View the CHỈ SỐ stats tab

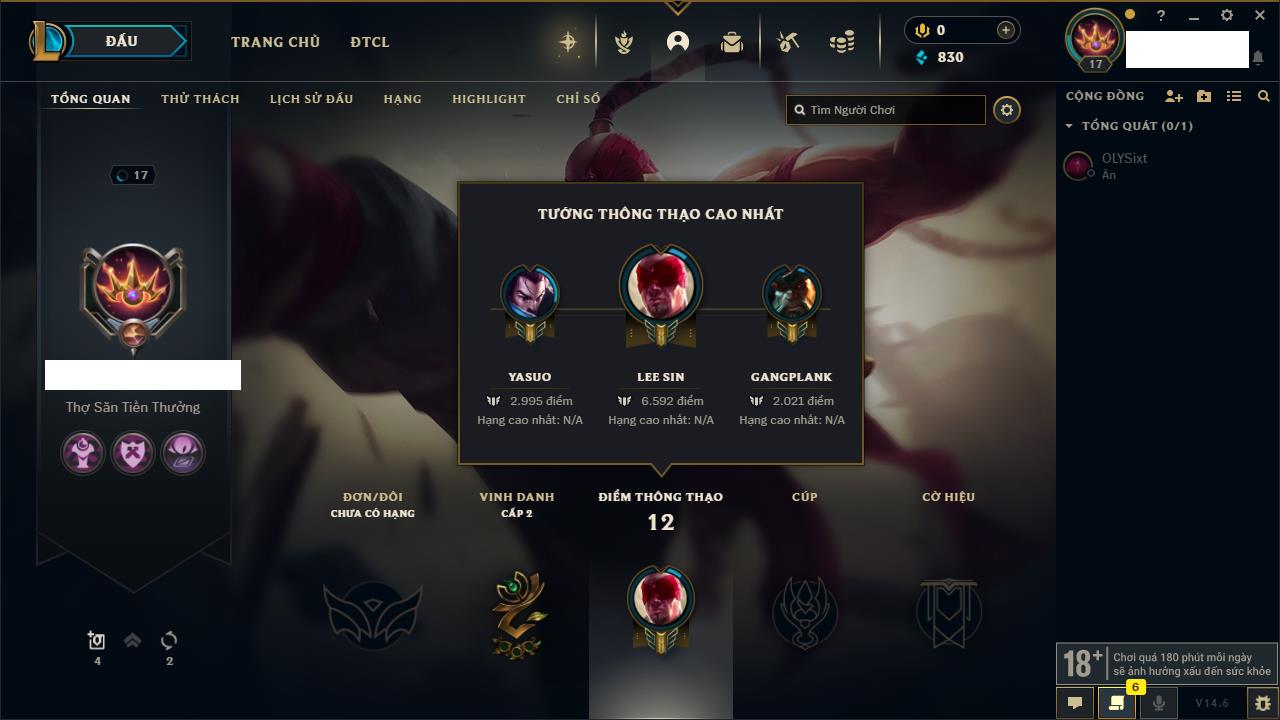578,99
